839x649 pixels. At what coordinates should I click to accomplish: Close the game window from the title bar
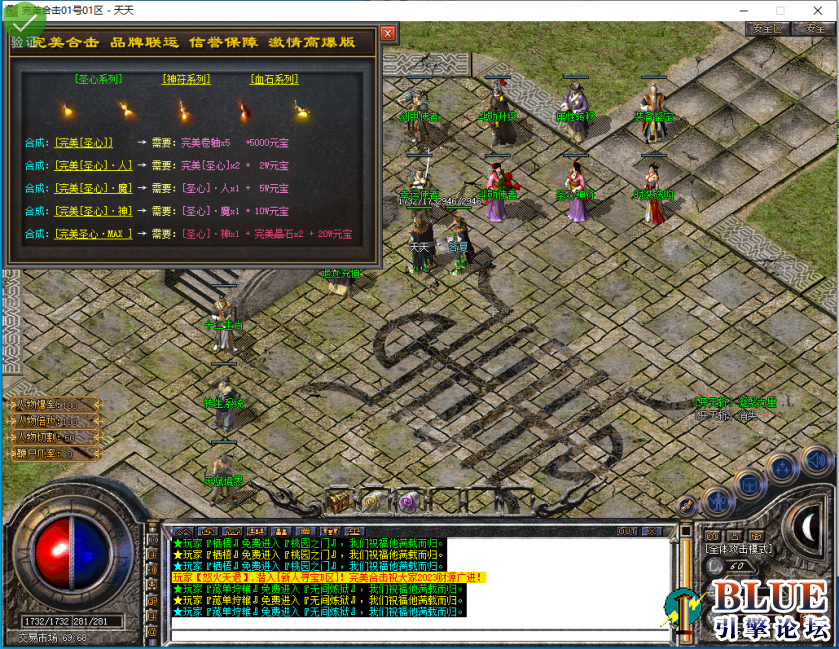tap(816, 10)
